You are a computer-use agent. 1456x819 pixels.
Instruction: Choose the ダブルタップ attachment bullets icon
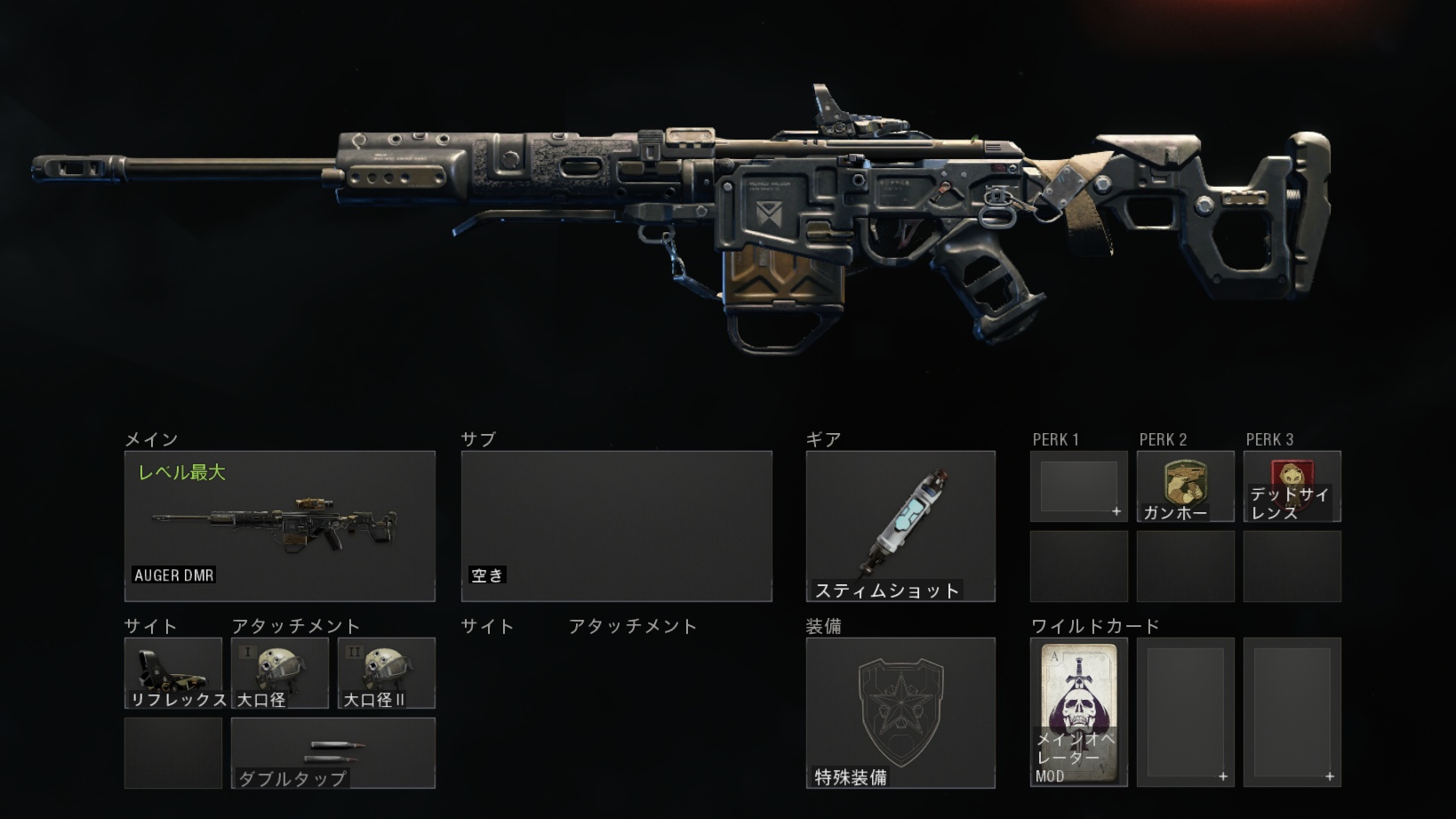(x=333, y=752)
